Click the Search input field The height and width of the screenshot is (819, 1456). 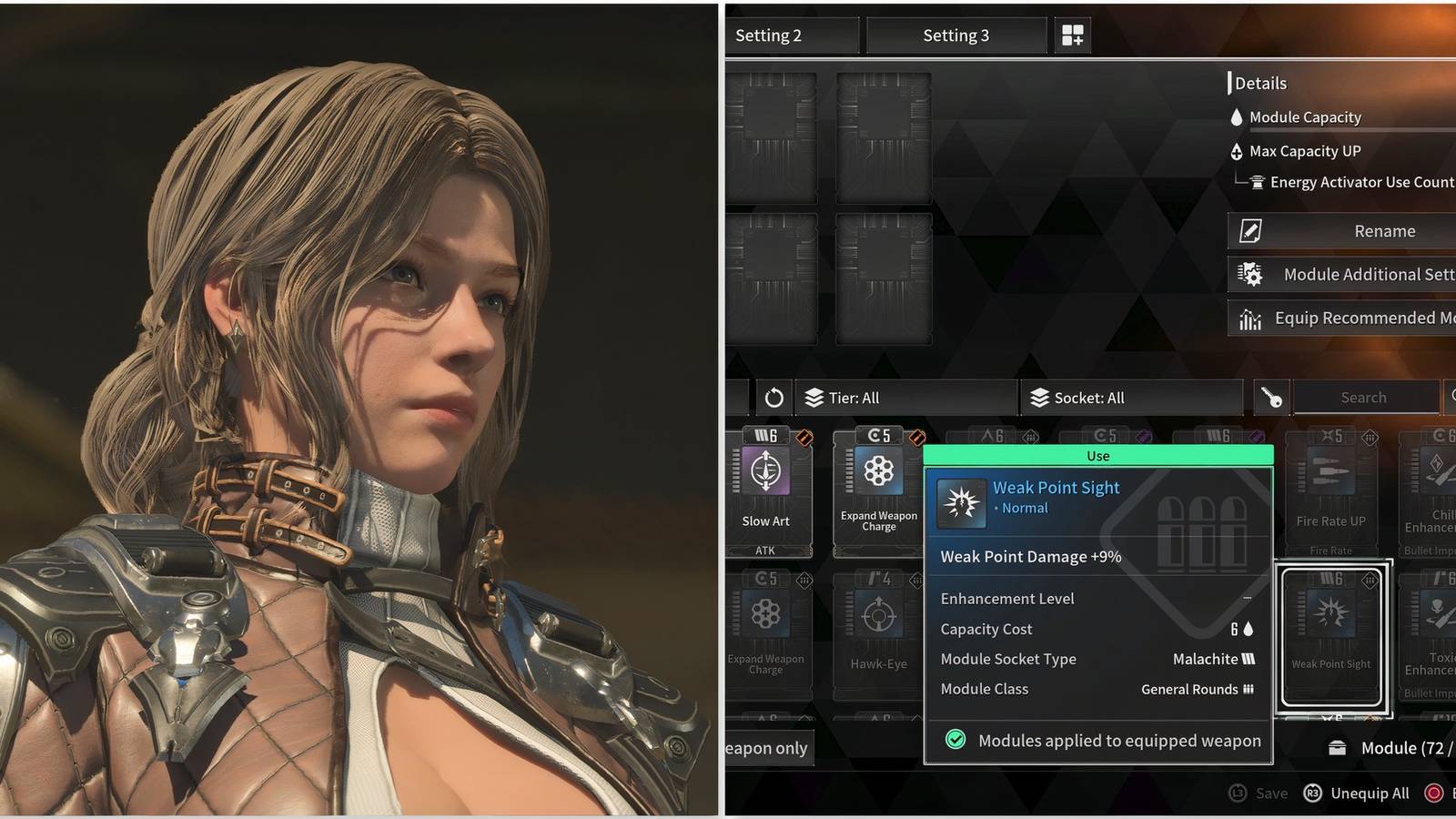pyautogui.click(x=1364, y=398)
